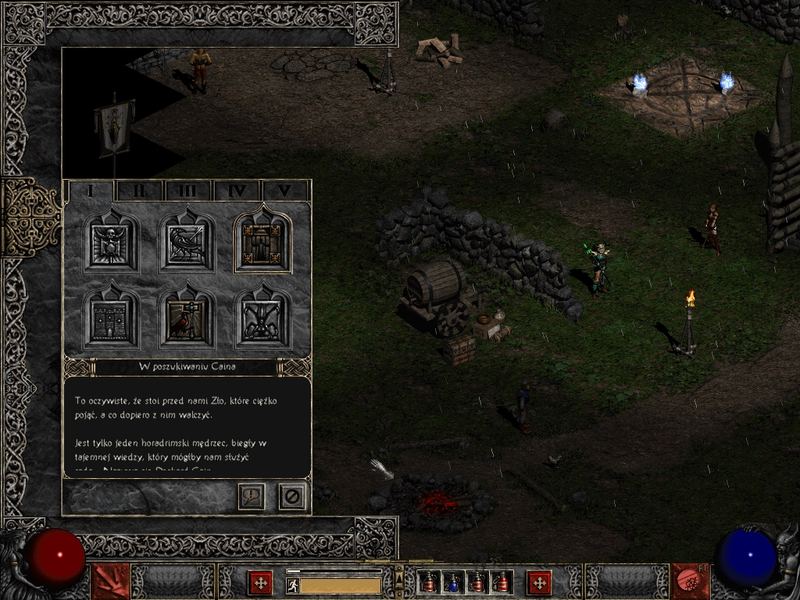Screen dimensions: 800x600
Task: Click the new stats plus button
Action: [x=261, y=581]
